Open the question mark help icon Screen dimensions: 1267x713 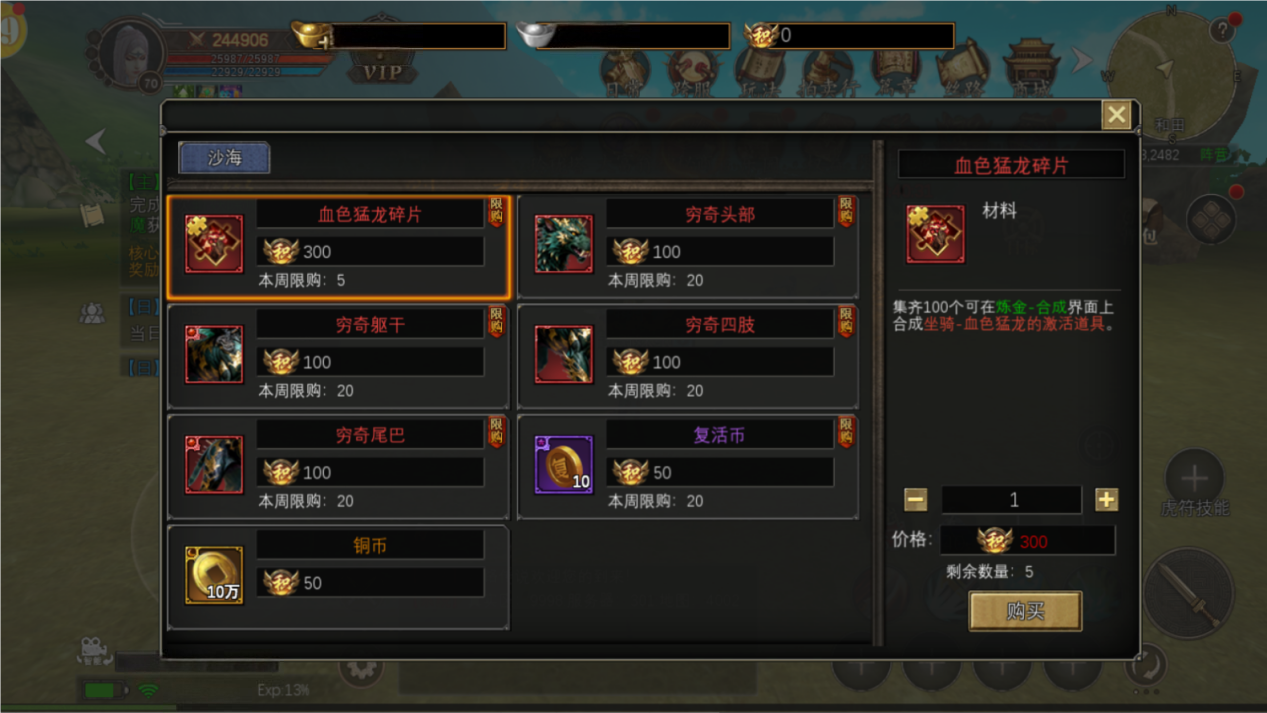pos(1222,32)
